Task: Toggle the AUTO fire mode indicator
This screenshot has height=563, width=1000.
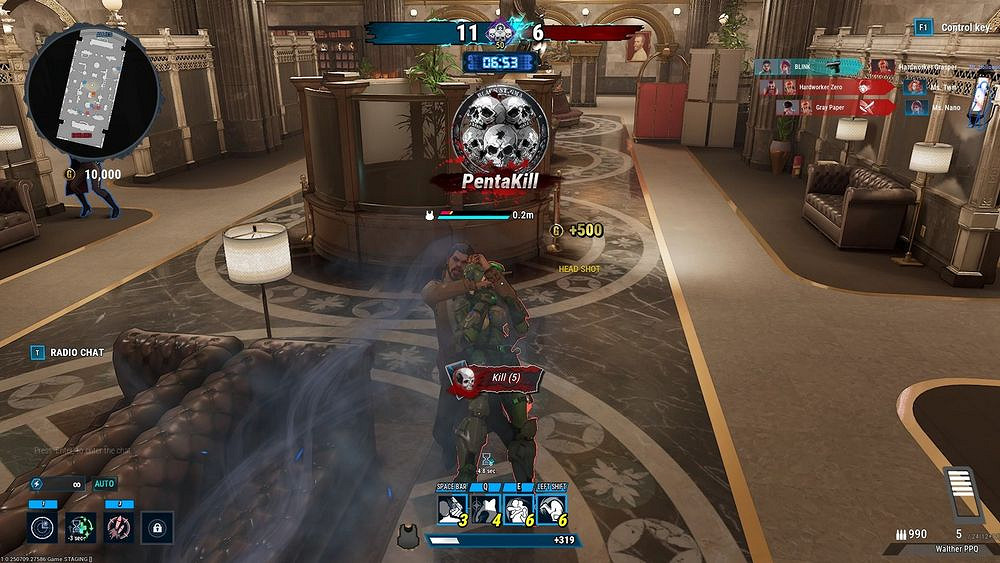Action: 105,483
